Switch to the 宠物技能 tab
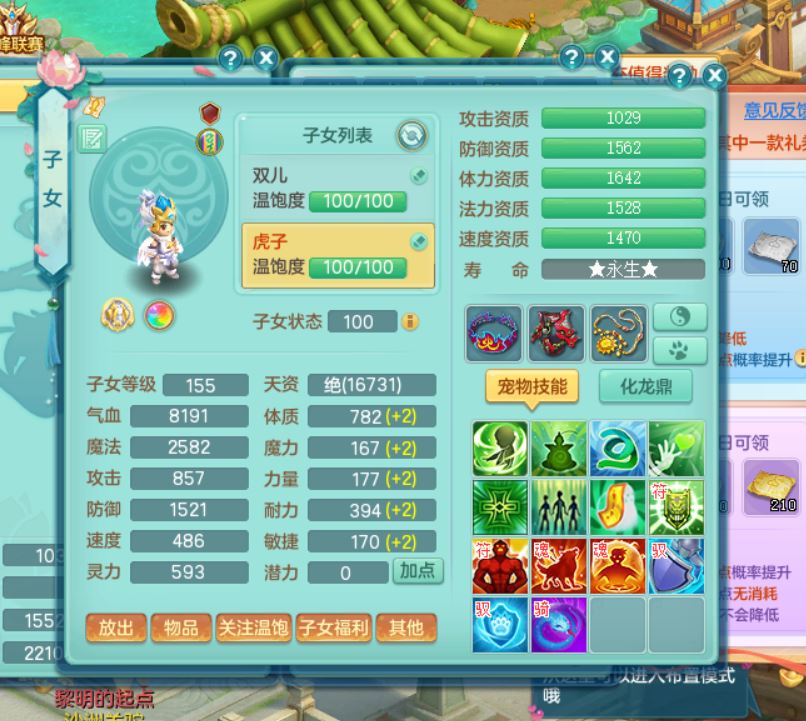806x721 pixels. click(x=532, y=387)
